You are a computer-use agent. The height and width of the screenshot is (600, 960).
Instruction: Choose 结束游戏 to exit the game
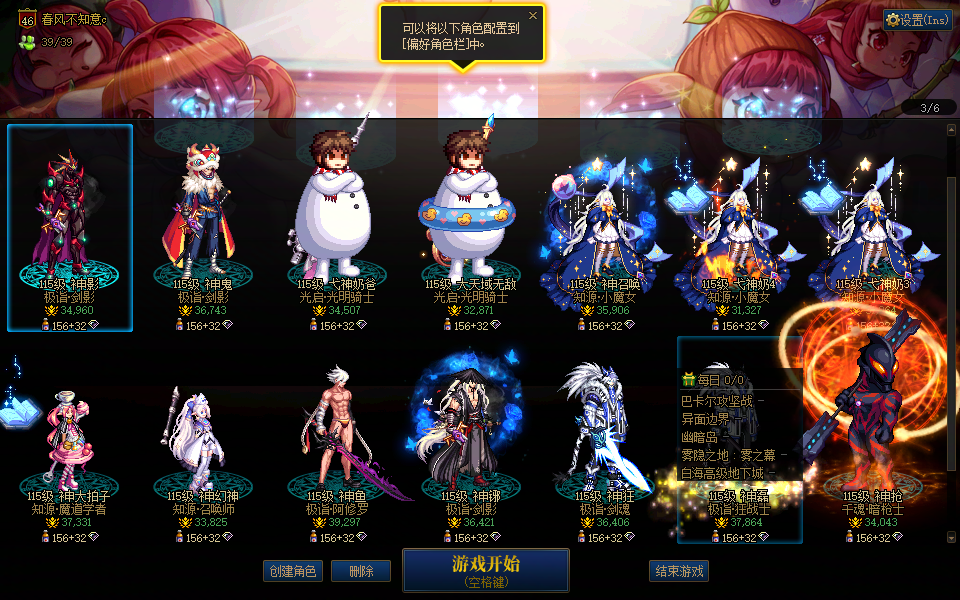click(679, 571)
